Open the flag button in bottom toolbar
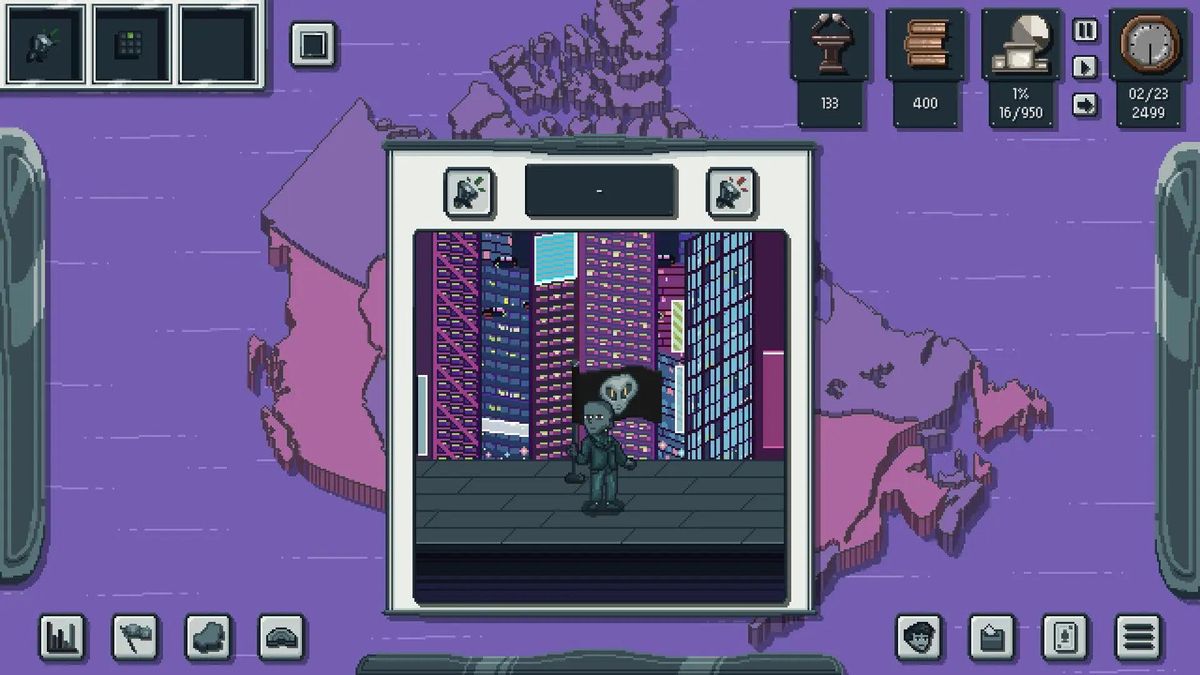This screenshot has height=675, width=1200. click(x=135, y=637)
